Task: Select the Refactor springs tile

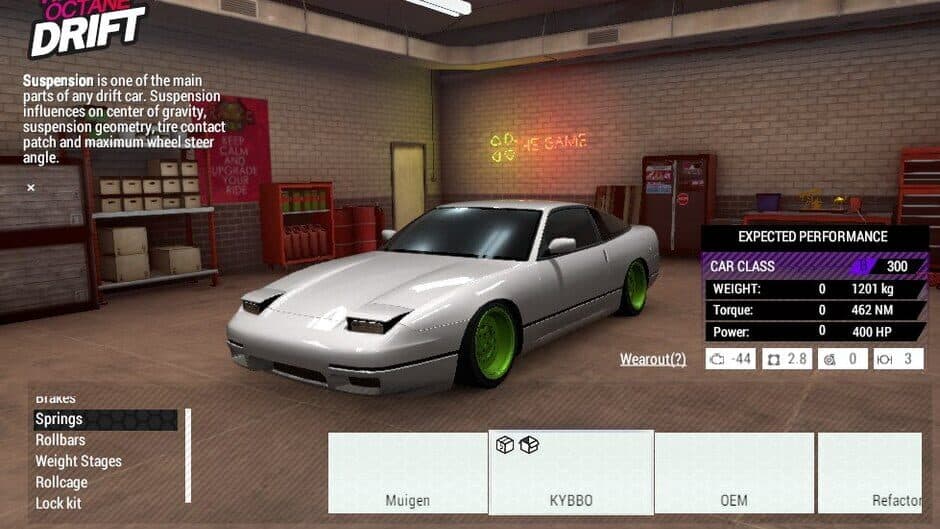Action: pyautogui.click(x=870, y=473)
